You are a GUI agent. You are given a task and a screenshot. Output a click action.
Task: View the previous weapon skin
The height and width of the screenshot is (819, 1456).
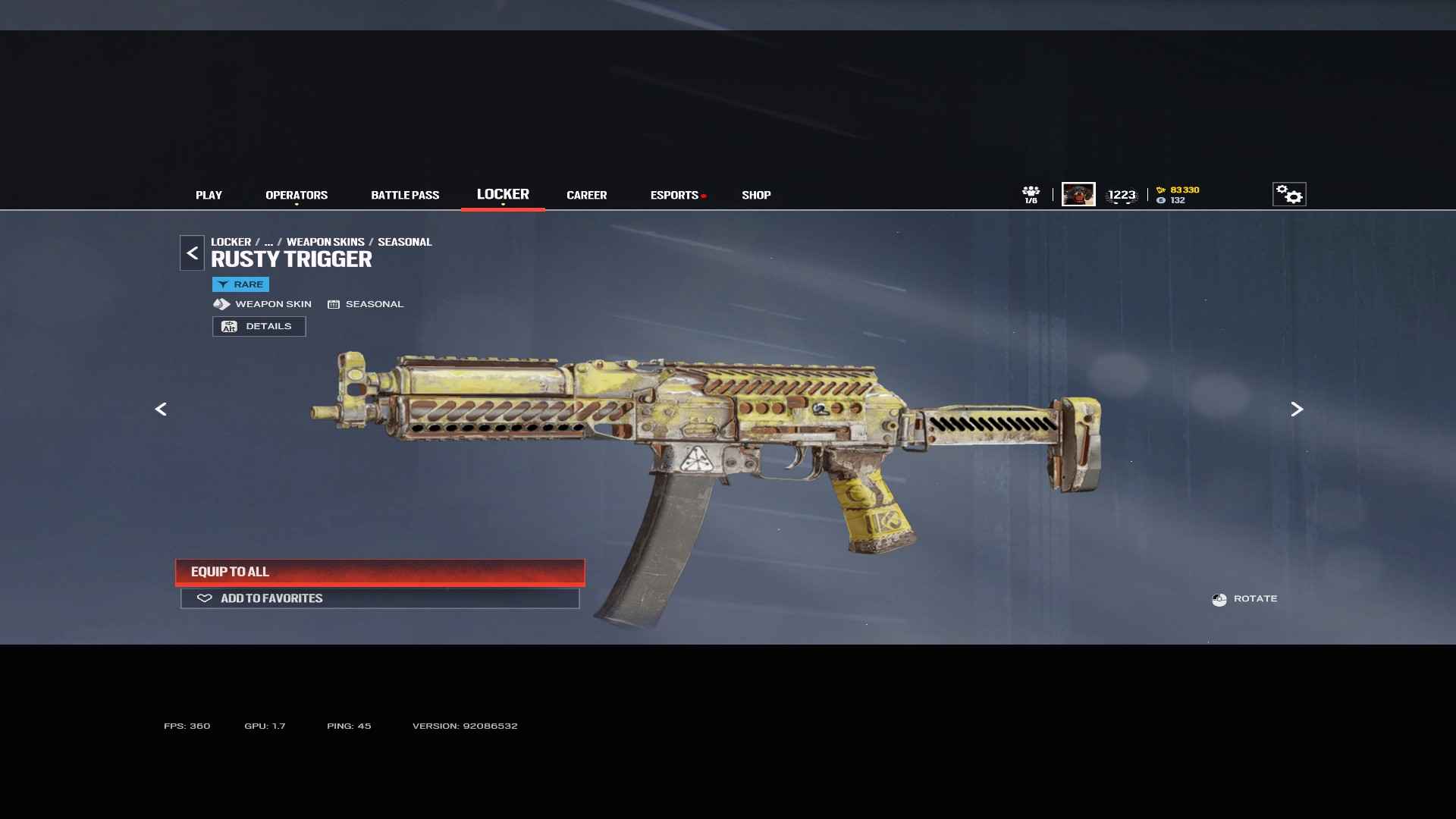click(161, 409)
